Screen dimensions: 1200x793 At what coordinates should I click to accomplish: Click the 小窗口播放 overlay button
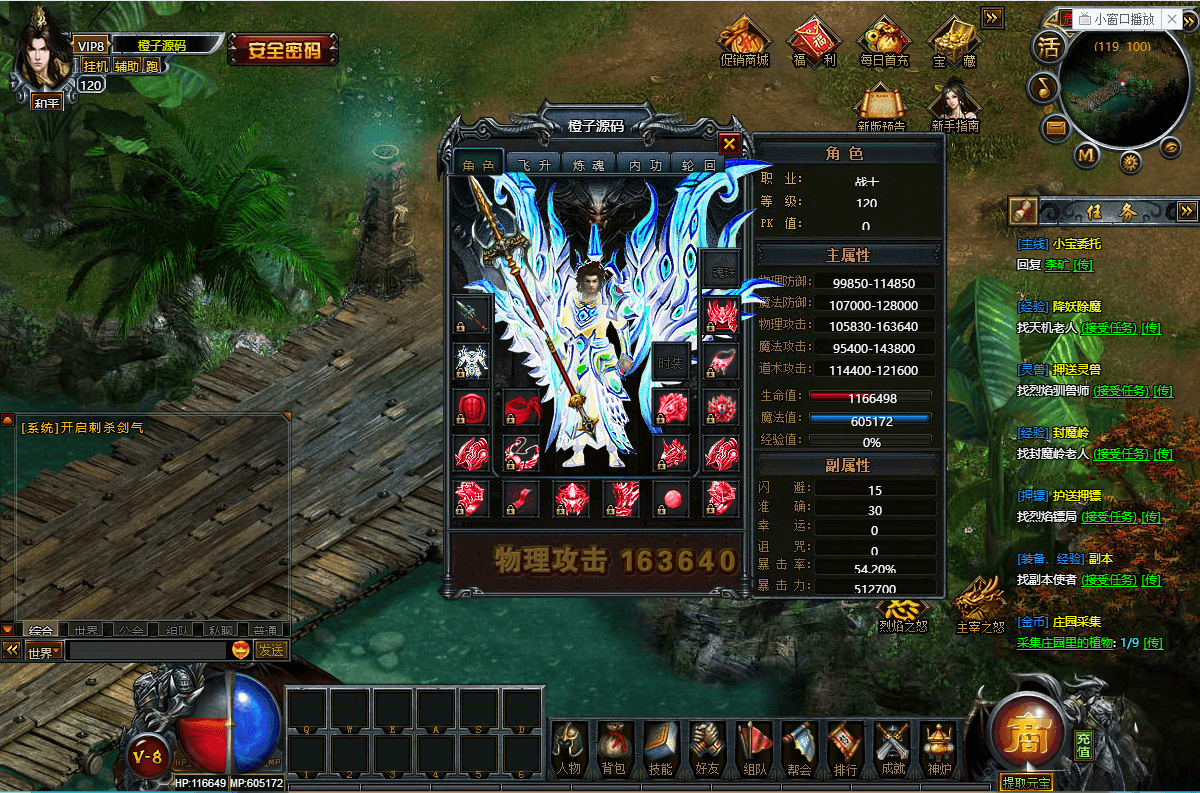pos(1116,18)
